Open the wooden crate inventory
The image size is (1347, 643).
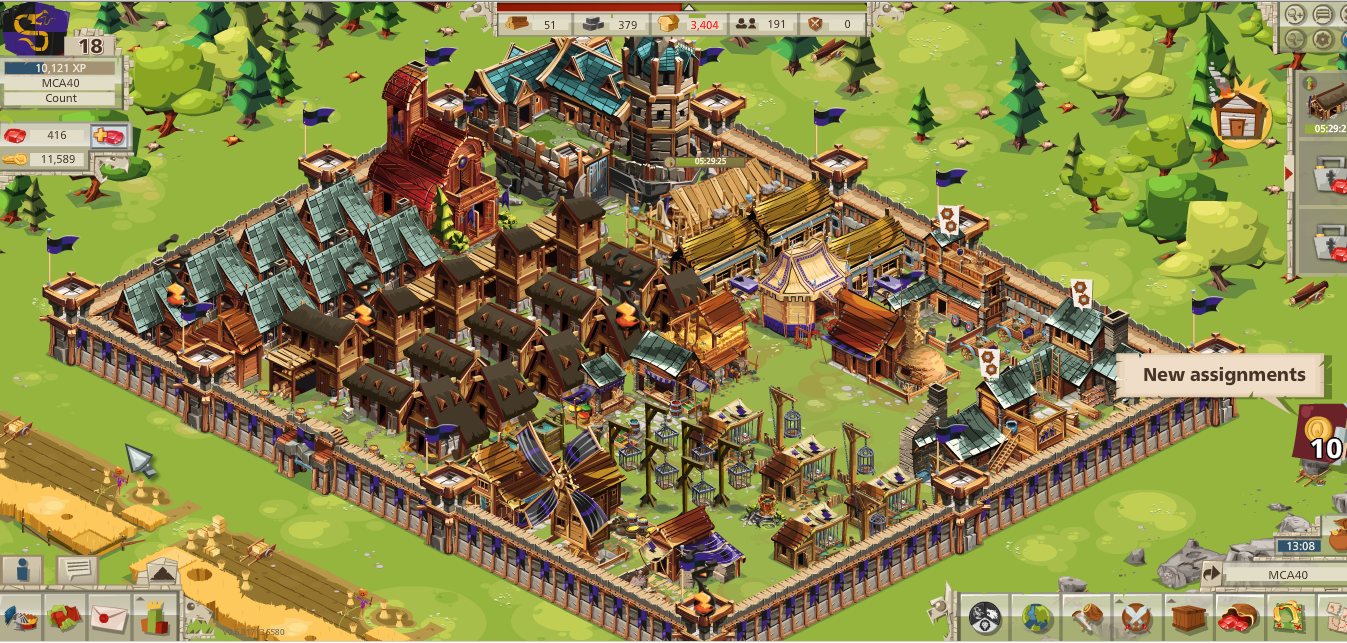click(x=1188, y=617)
